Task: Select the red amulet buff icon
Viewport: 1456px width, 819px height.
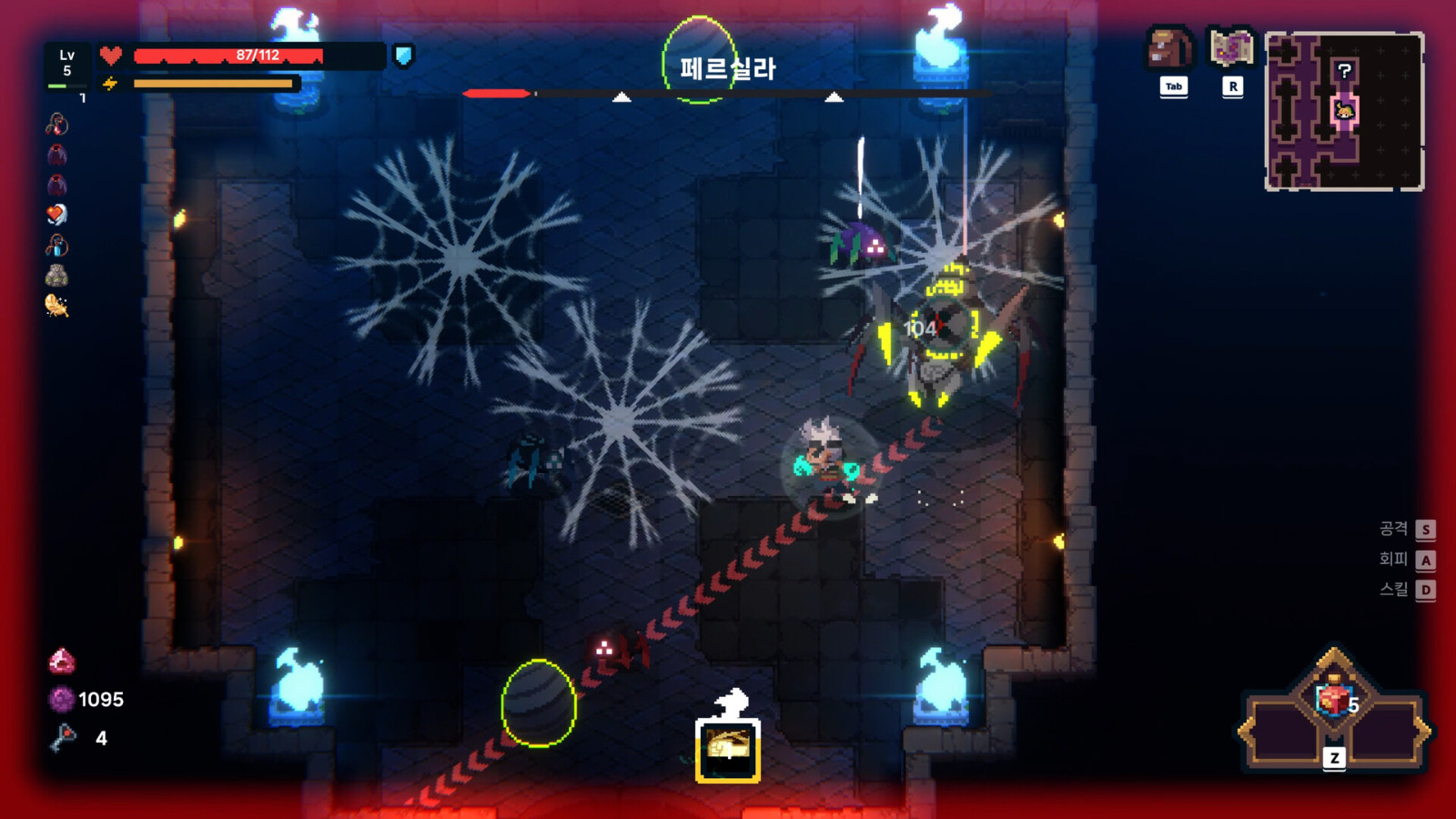Action: (x=57, y=126)
